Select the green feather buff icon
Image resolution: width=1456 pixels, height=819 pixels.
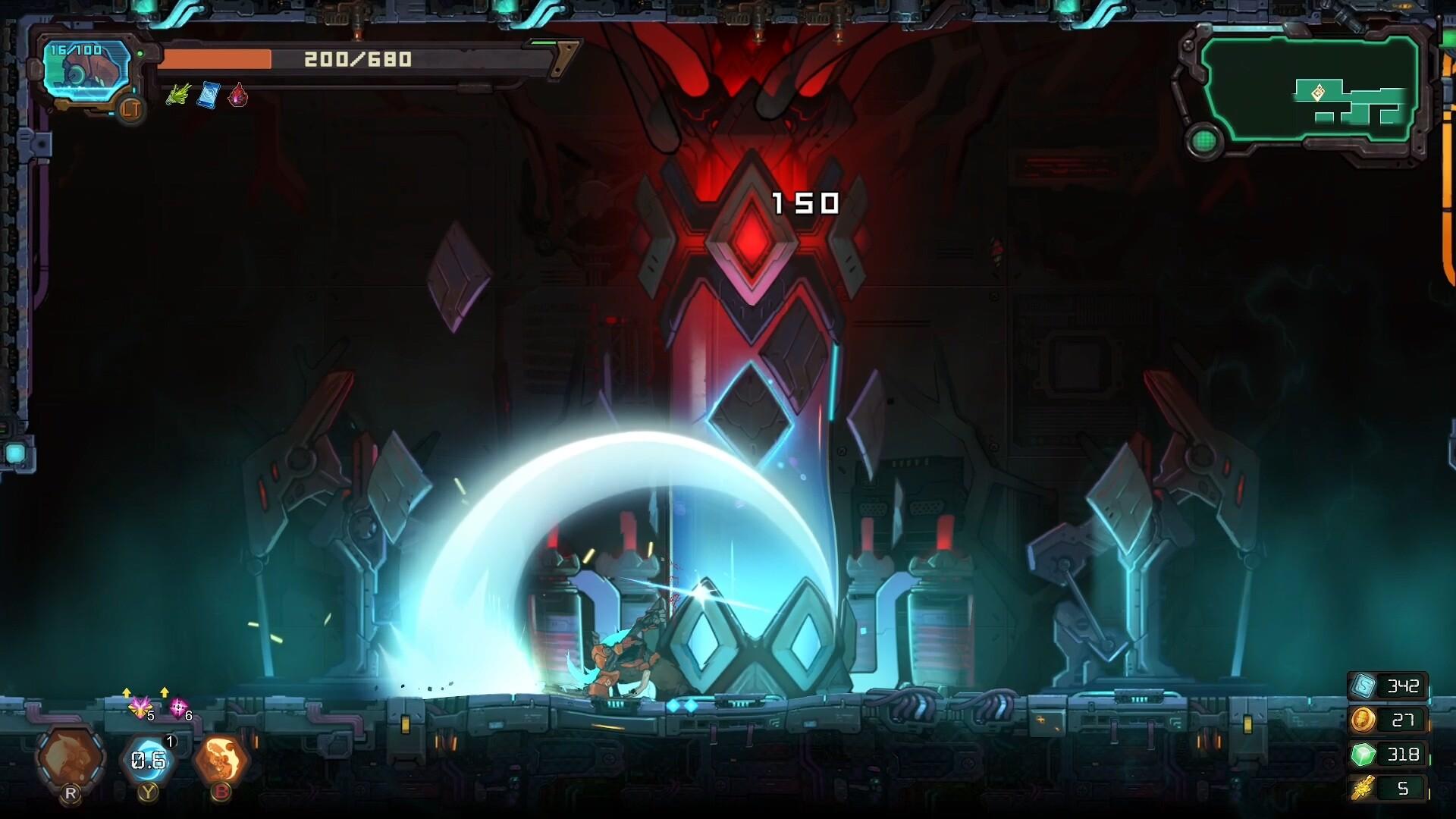click(177, 96)
